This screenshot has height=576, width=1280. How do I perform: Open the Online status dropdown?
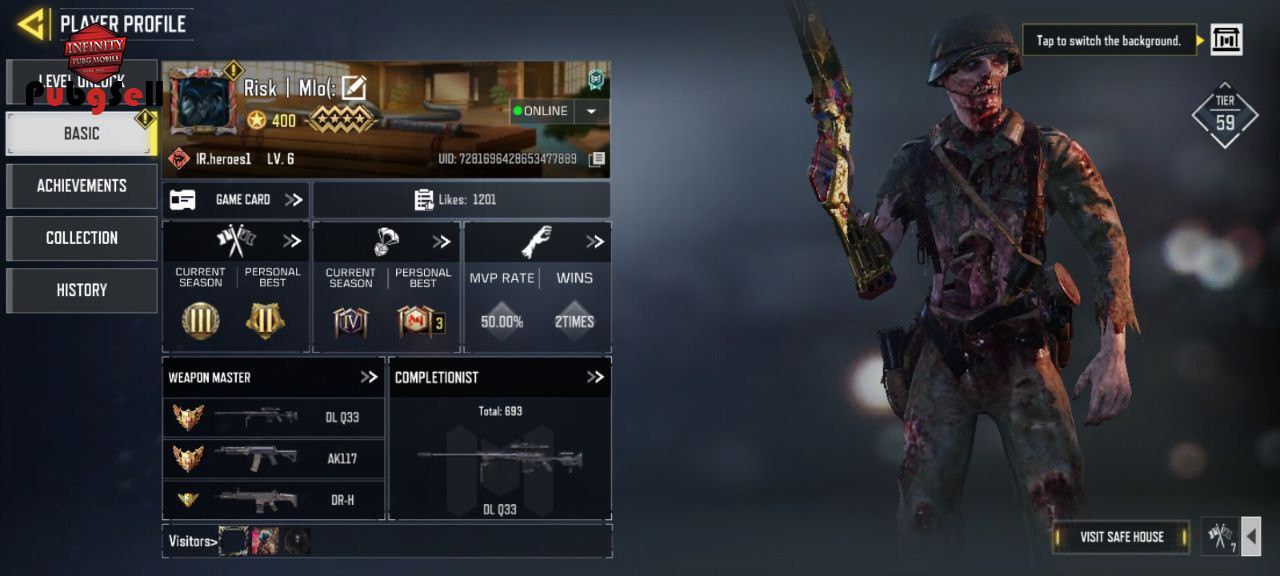592,111
